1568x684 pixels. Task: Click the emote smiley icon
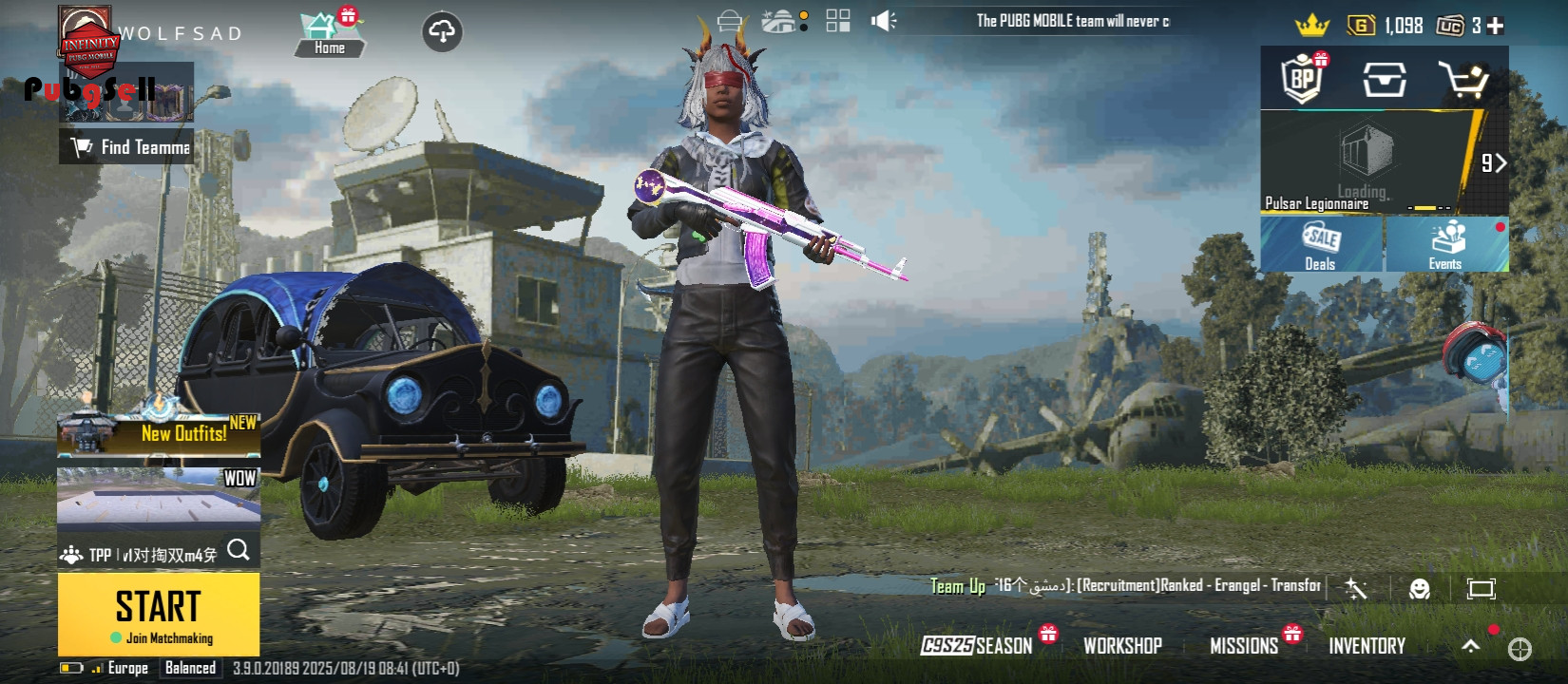(1419, 589)
